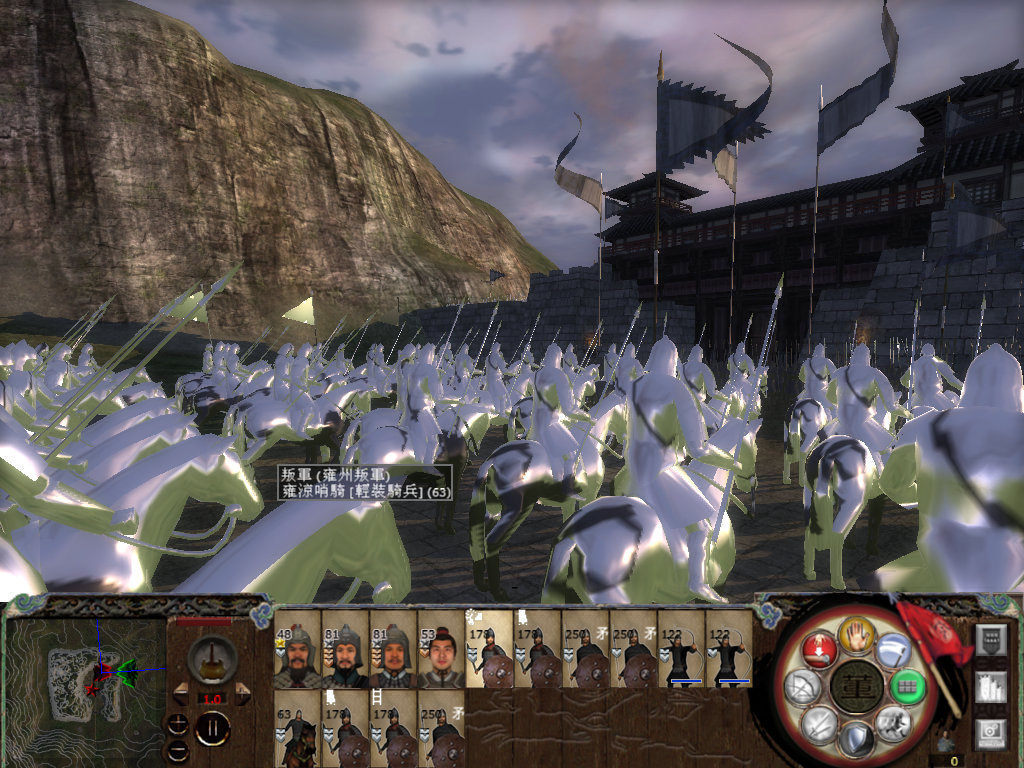Screen dimensions: 1024x768
Task: Toggle fire at will (bow icon)
Action: 802,686
